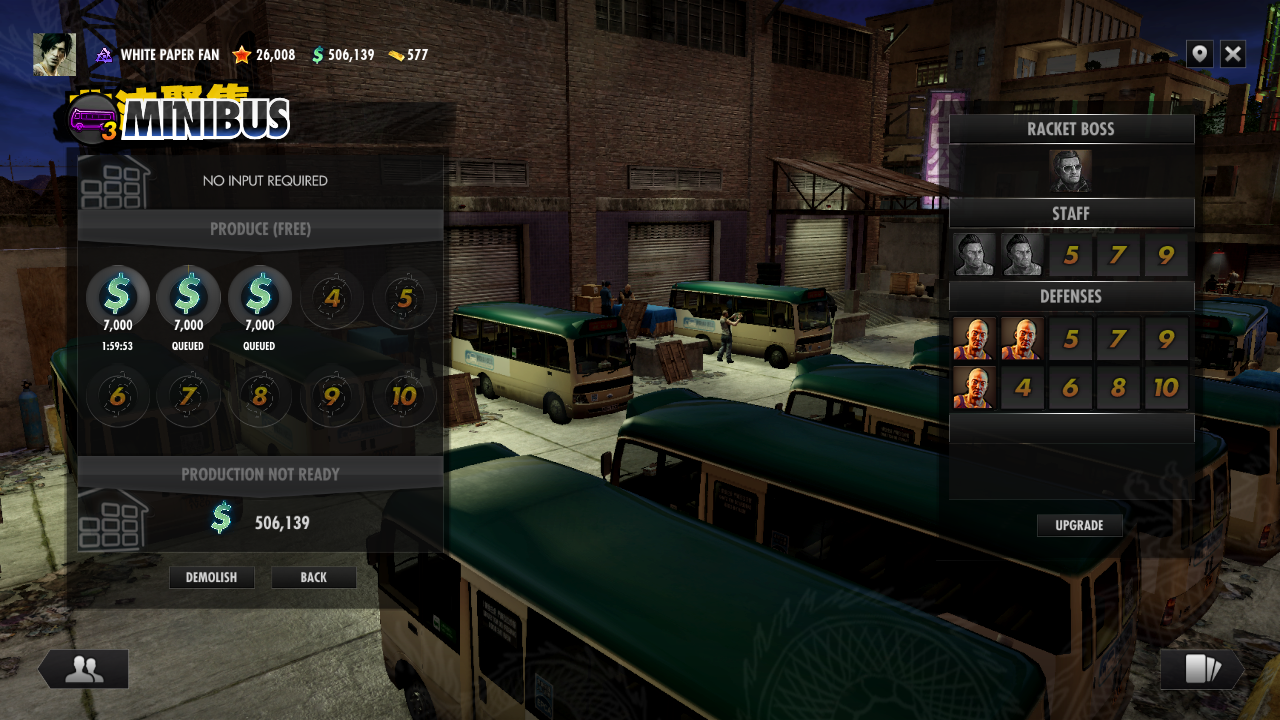Select the production slot with countdown timer

pos(118,297)
